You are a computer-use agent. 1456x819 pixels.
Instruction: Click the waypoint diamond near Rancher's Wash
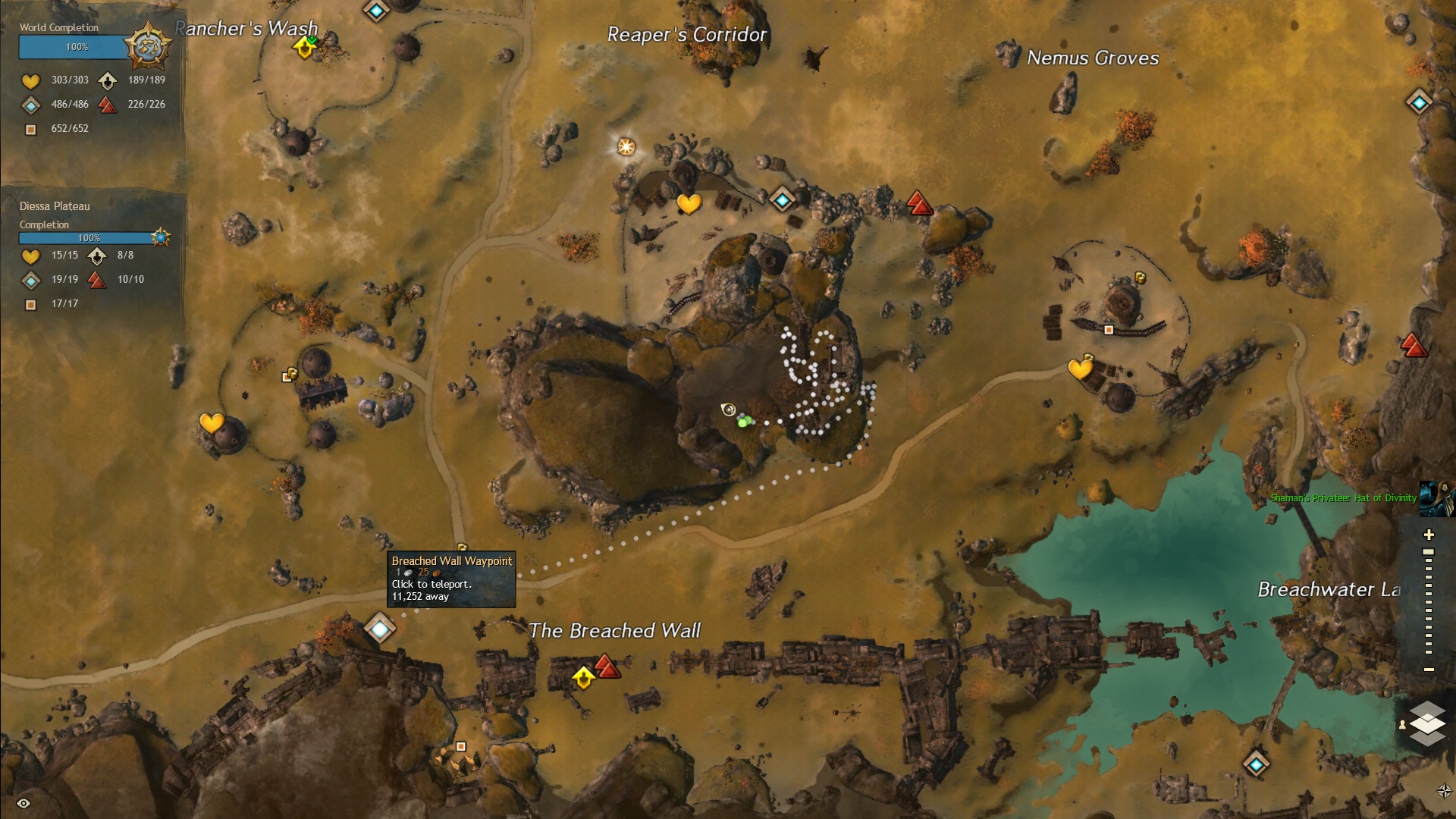[375, 11]
